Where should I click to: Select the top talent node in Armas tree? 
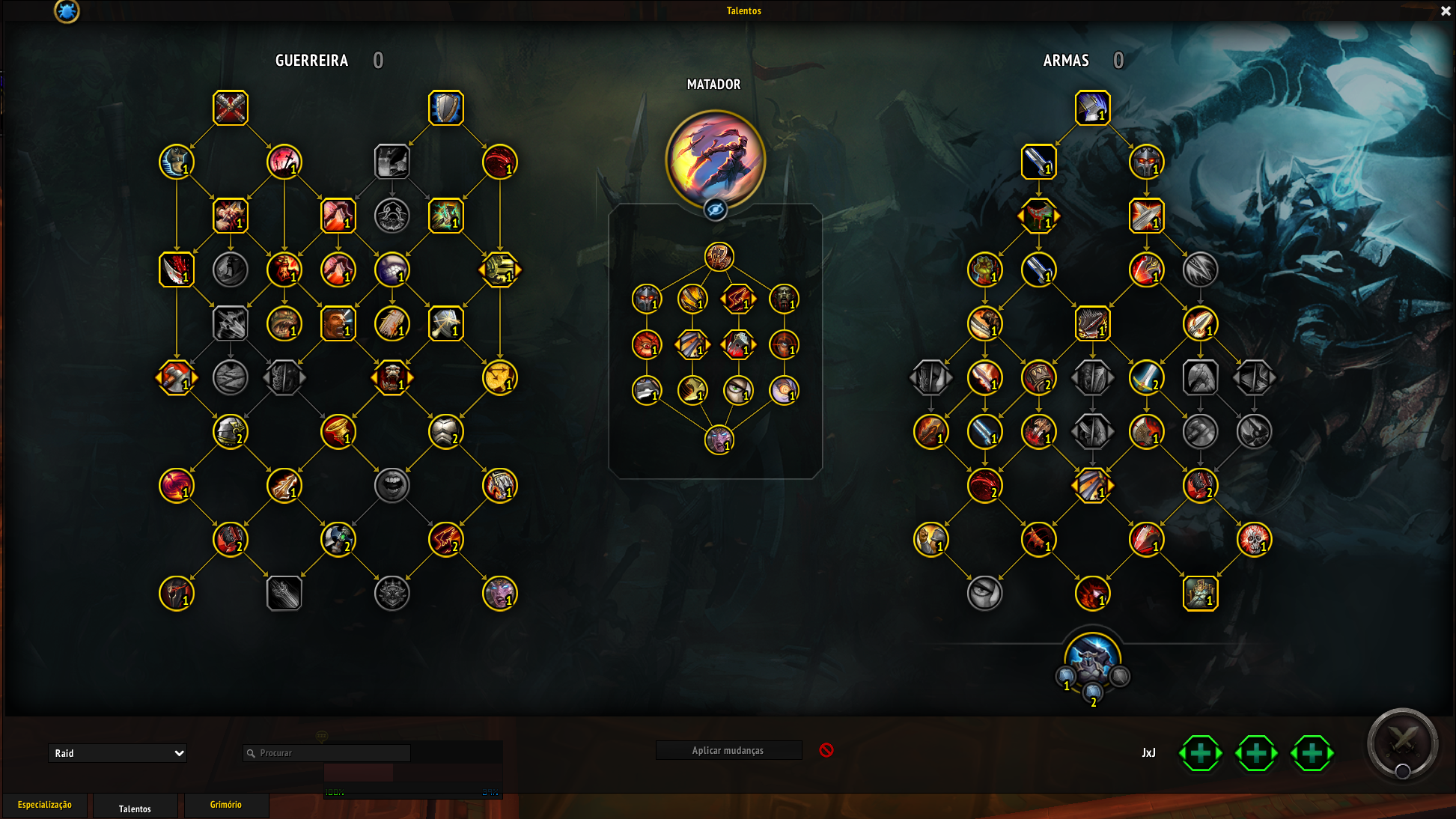pos(1092,108)
